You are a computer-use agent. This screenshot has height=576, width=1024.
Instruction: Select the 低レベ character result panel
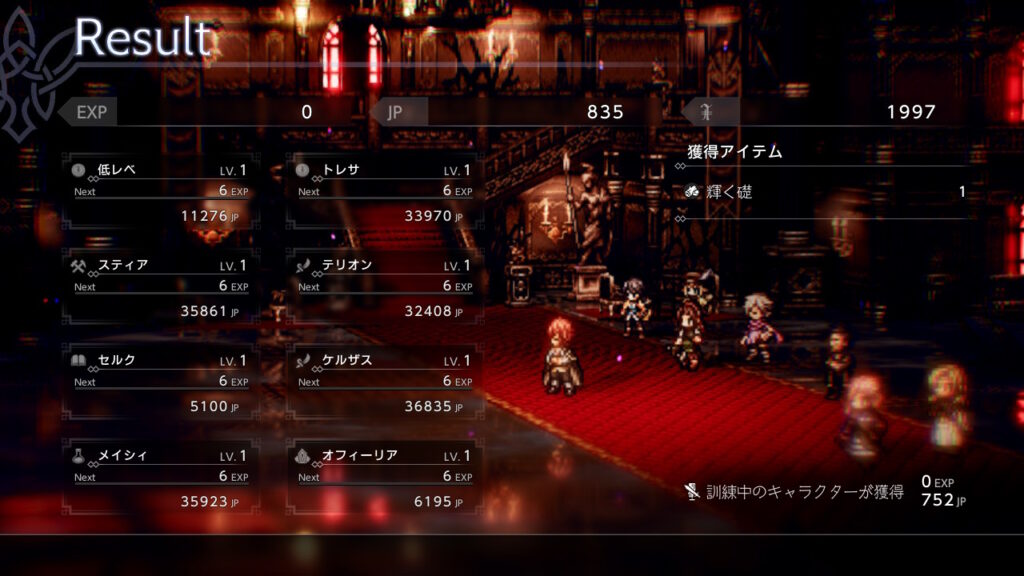coord(160,192)
